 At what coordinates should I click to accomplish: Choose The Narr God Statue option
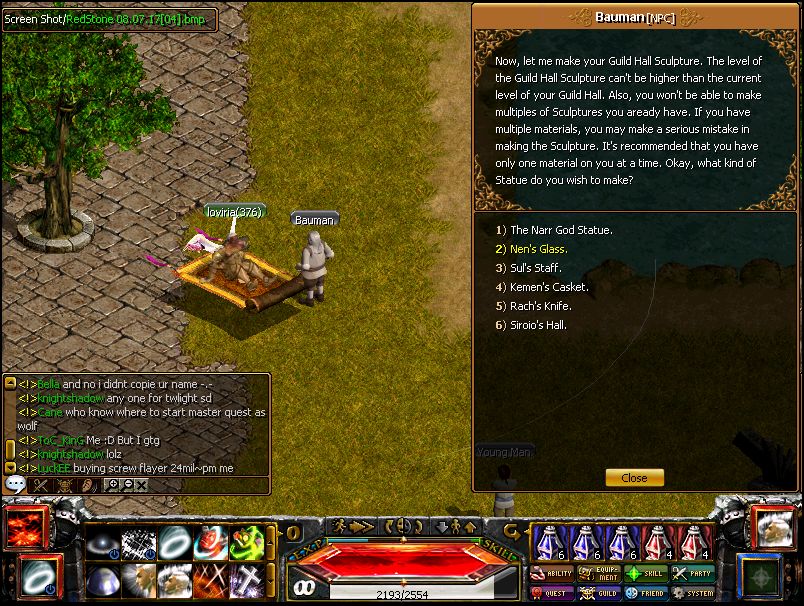[560, 230]
